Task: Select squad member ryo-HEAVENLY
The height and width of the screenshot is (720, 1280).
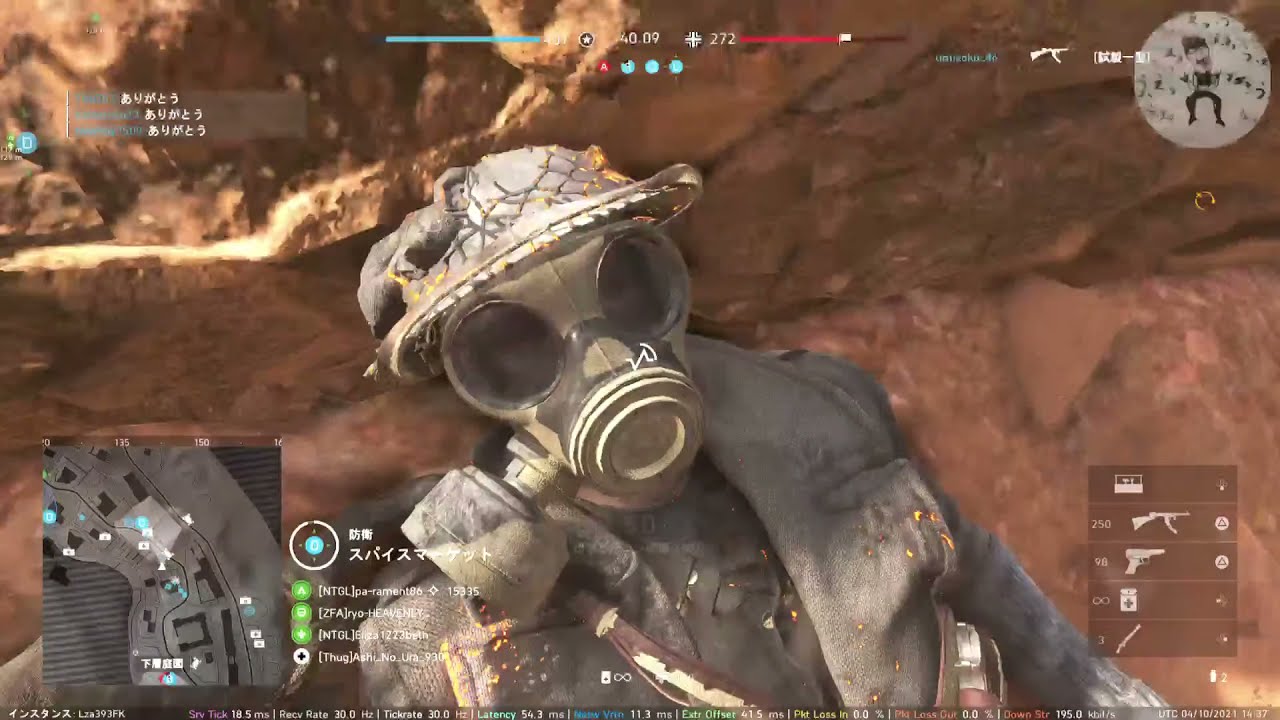Action: (371, 613)
